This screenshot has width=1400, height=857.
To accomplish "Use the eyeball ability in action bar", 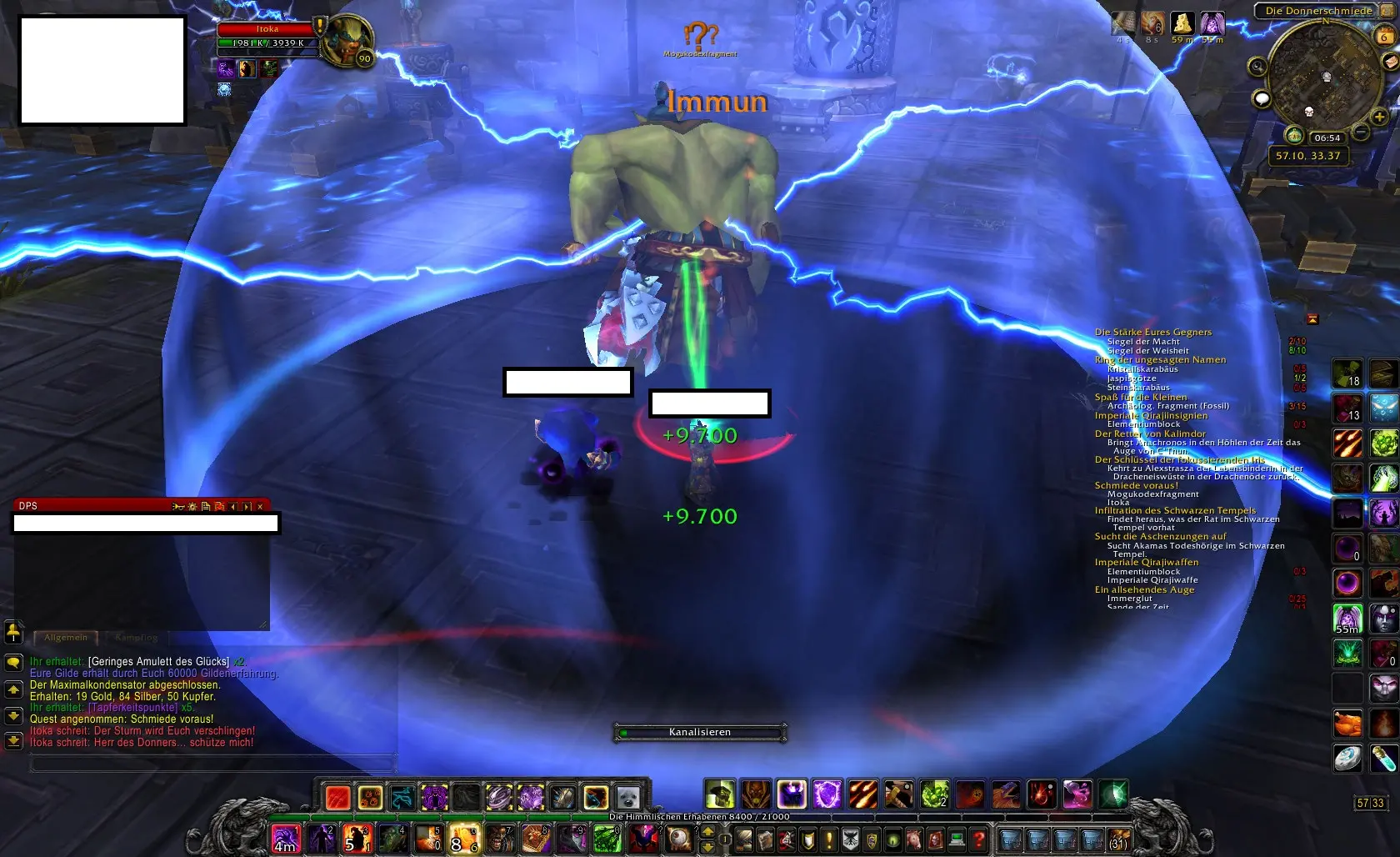I will click(679, 839).
